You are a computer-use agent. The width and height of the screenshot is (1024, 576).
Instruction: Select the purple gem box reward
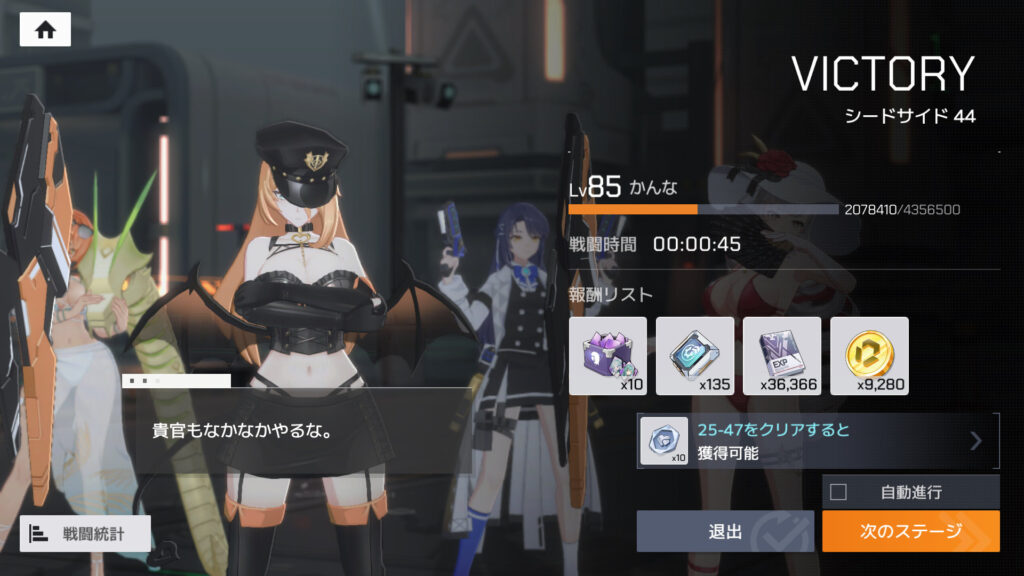pos(608,355)
